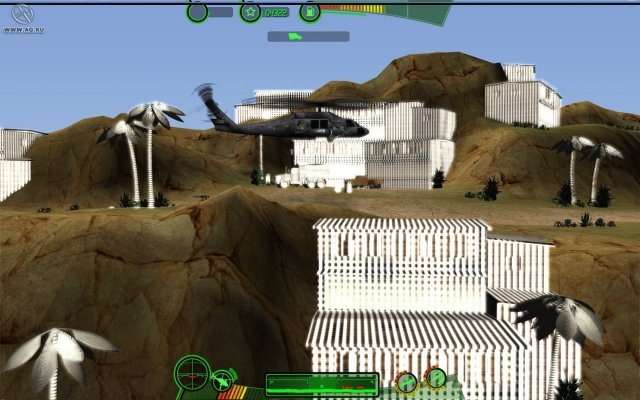Open the circular radar scope
This screenshot has width=640, height=400.
(x=191, y=374)
